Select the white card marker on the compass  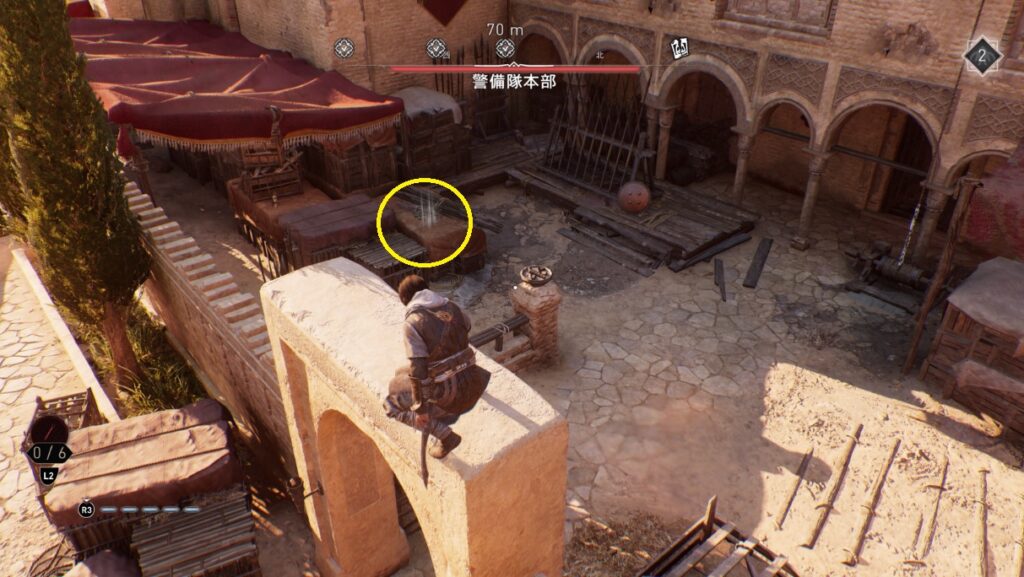pyautogui.click(x=679, y=46)
